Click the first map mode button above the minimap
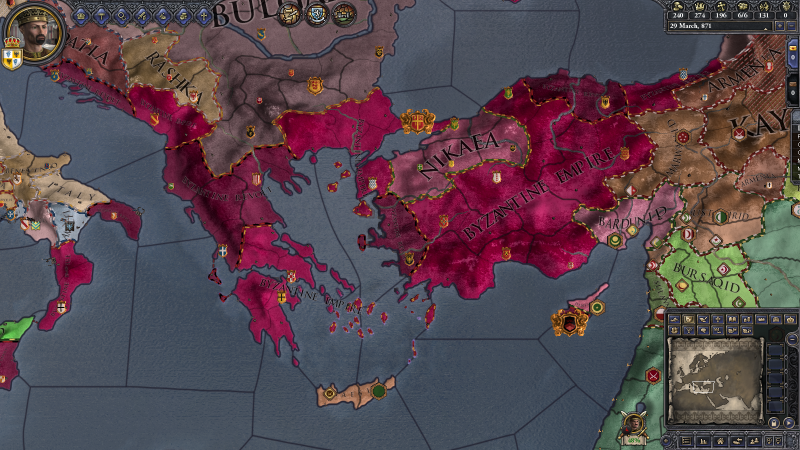The height and width of the screenshot is (450, 800). [x=674, y=318]
